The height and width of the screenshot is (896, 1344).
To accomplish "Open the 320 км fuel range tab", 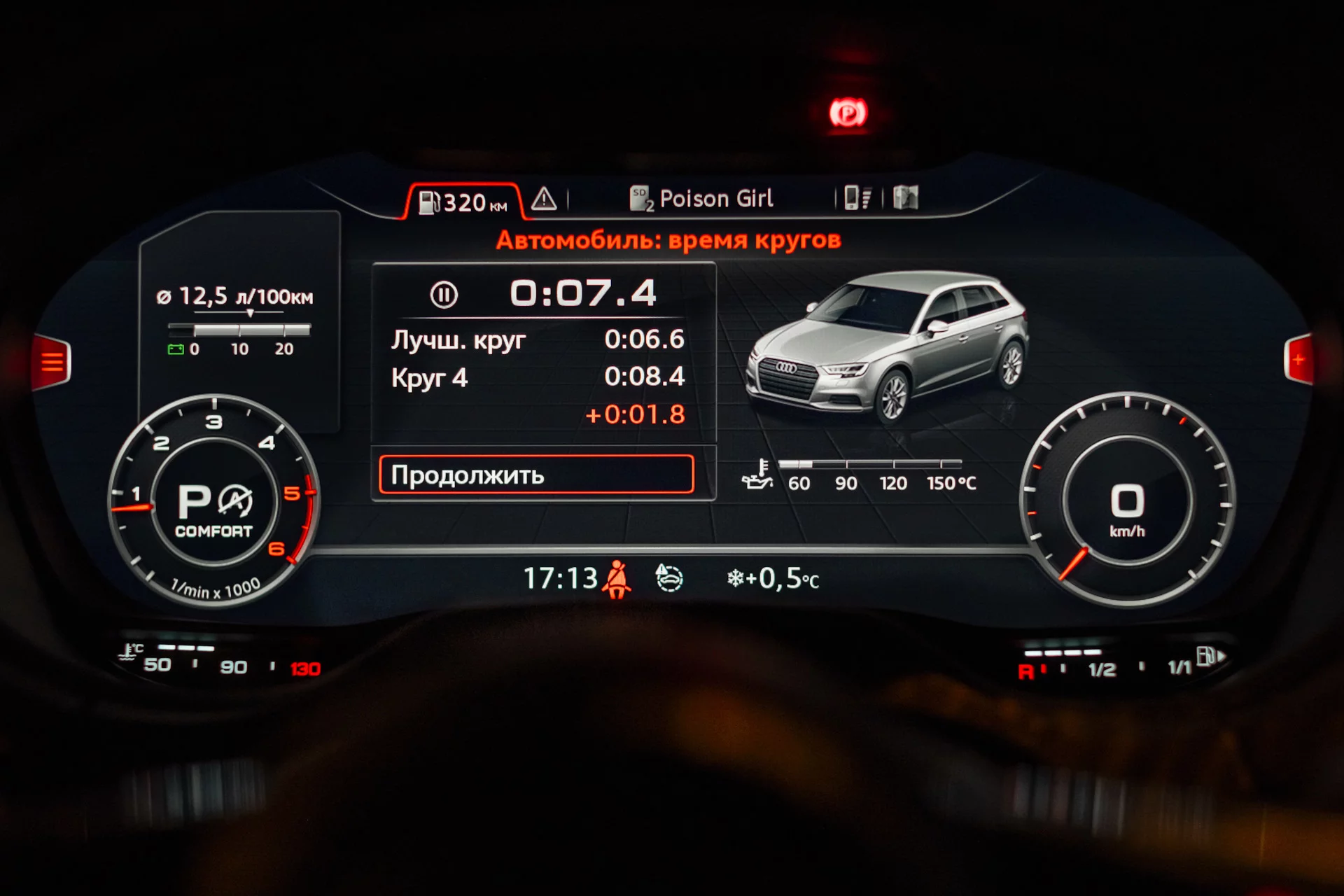I will (463, 202).
